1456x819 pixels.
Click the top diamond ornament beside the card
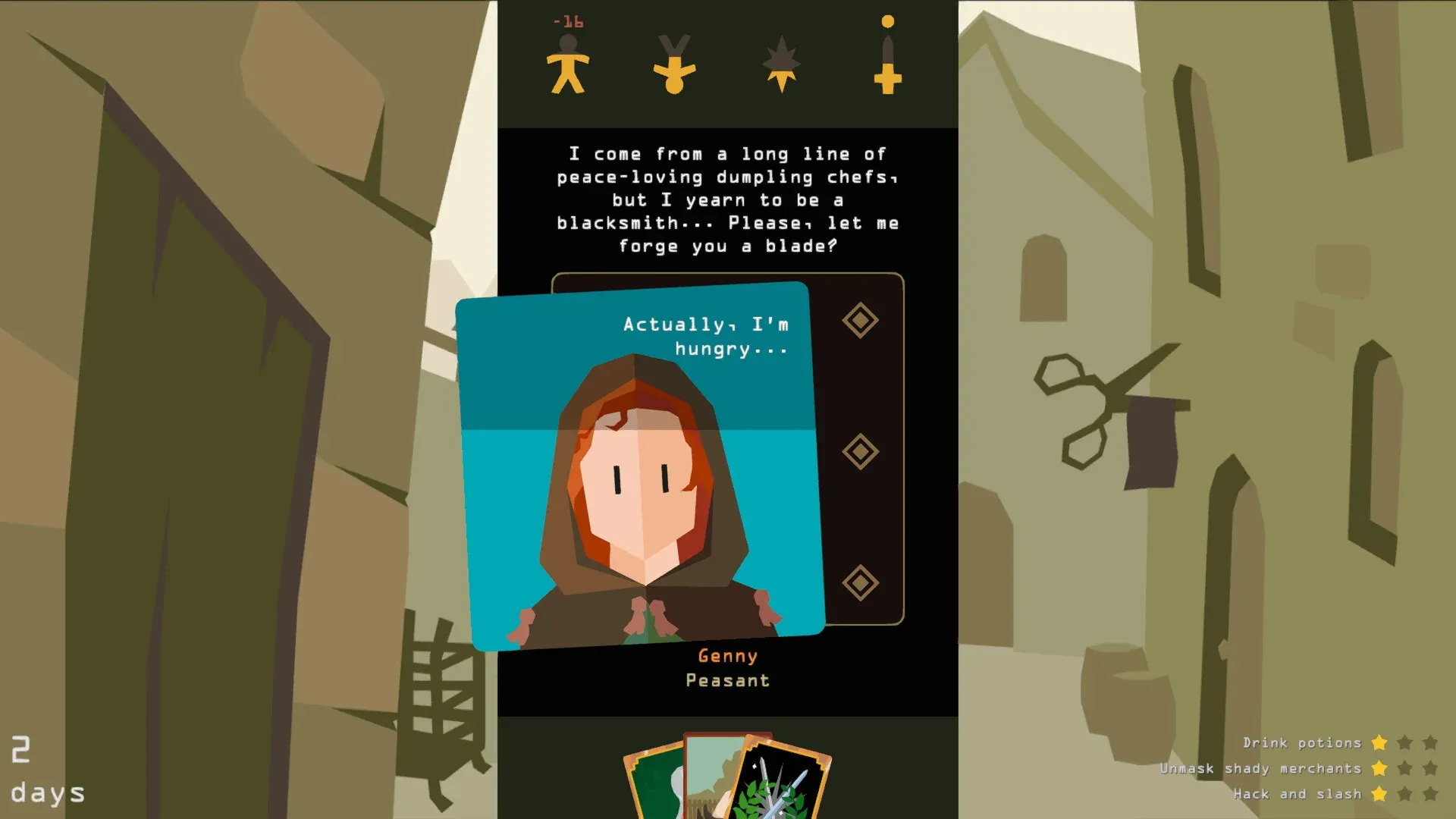point(860,320)
